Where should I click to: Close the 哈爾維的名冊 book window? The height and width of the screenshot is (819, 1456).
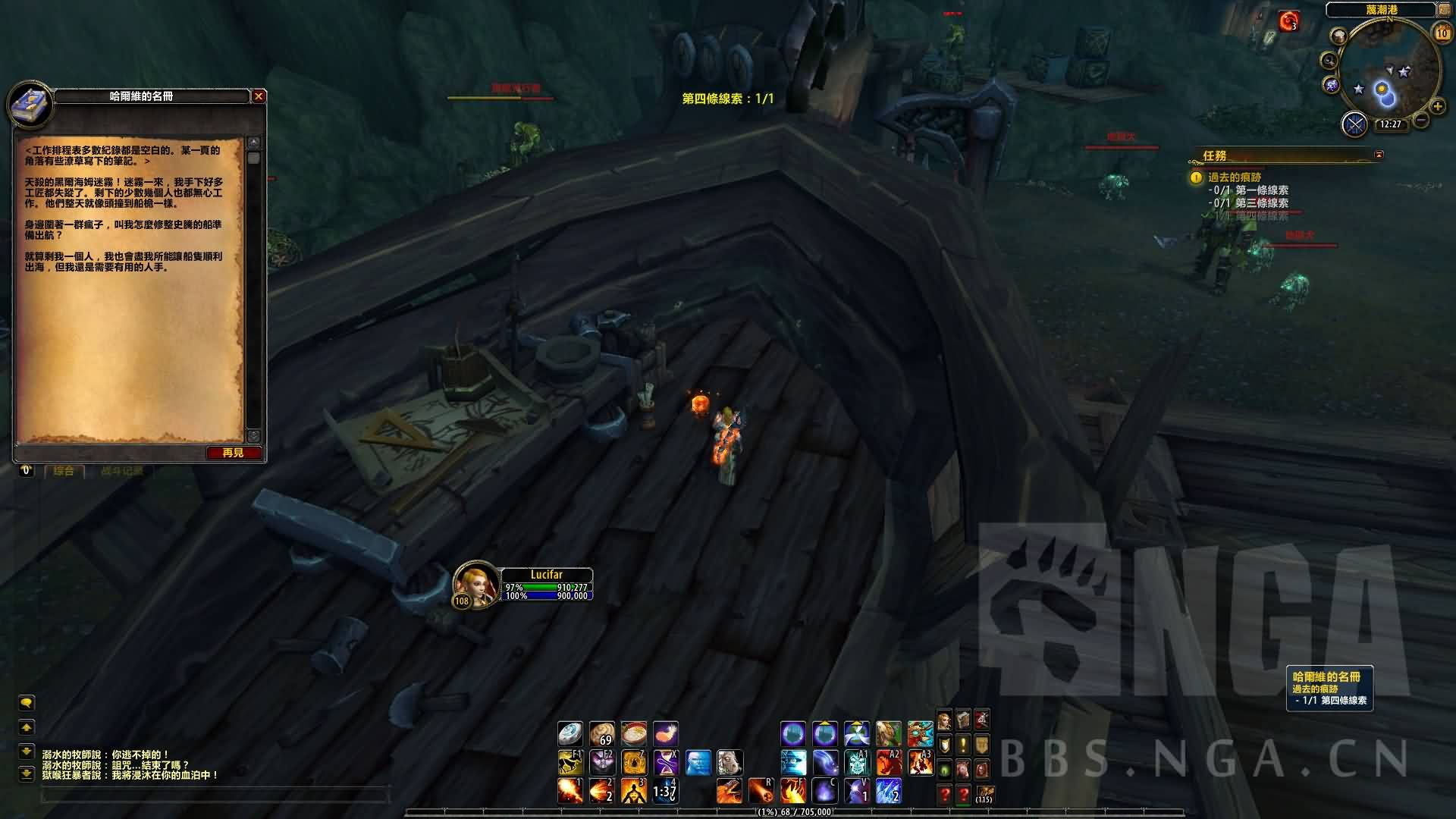(x=259, y=96)
